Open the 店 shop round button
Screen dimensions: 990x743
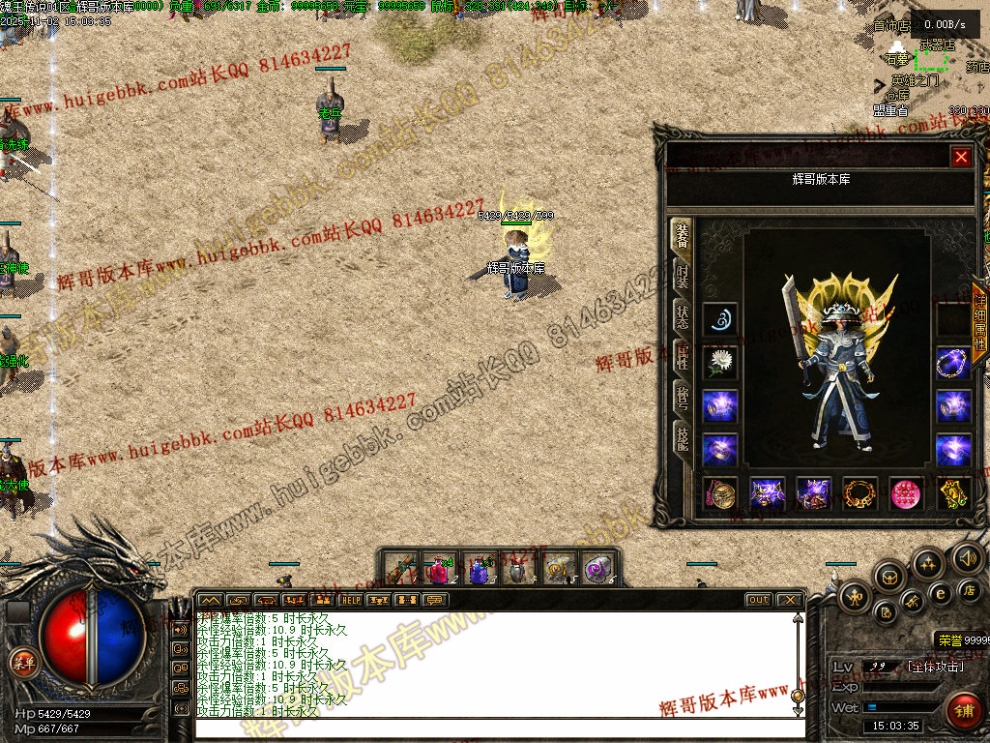pyautogui.click(x=968, y=590)
